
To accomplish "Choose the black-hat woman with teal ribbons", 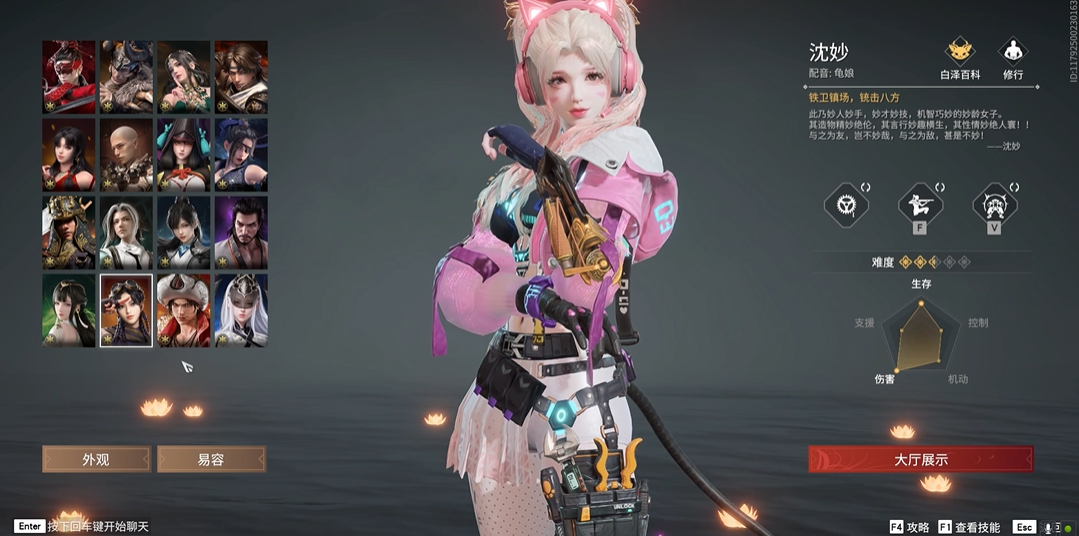I will tap(184, 155).
